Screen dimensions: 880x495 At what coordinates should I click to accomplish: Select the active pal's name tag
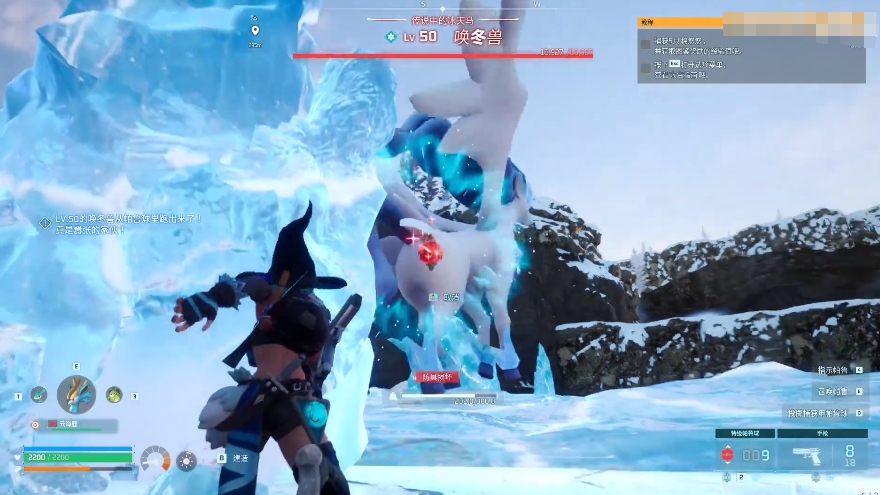click(68, 424)
